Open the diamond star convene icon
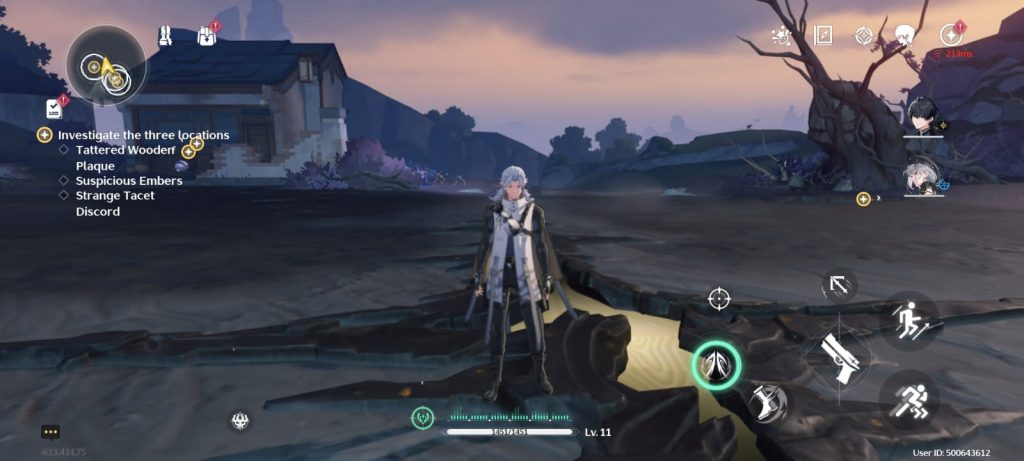Image resolution: width=1024 pixels, height=461 pixels. pyautogui.click(x=864, y=36)
